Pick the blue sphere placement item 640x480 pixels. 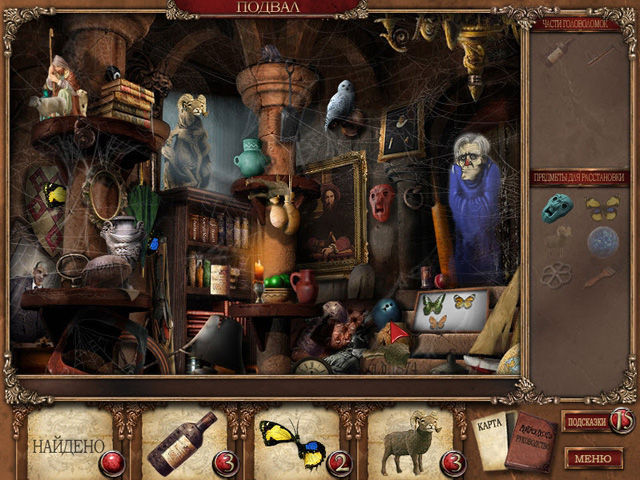(x=602, y=240)
